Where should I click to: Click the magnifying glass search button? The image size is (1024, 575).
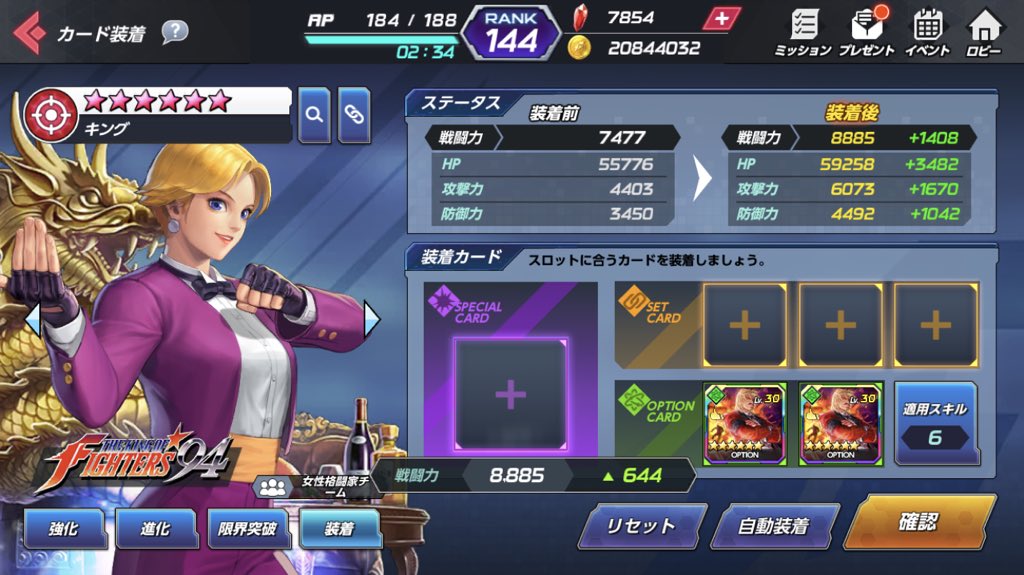click(x=314, y=114)
